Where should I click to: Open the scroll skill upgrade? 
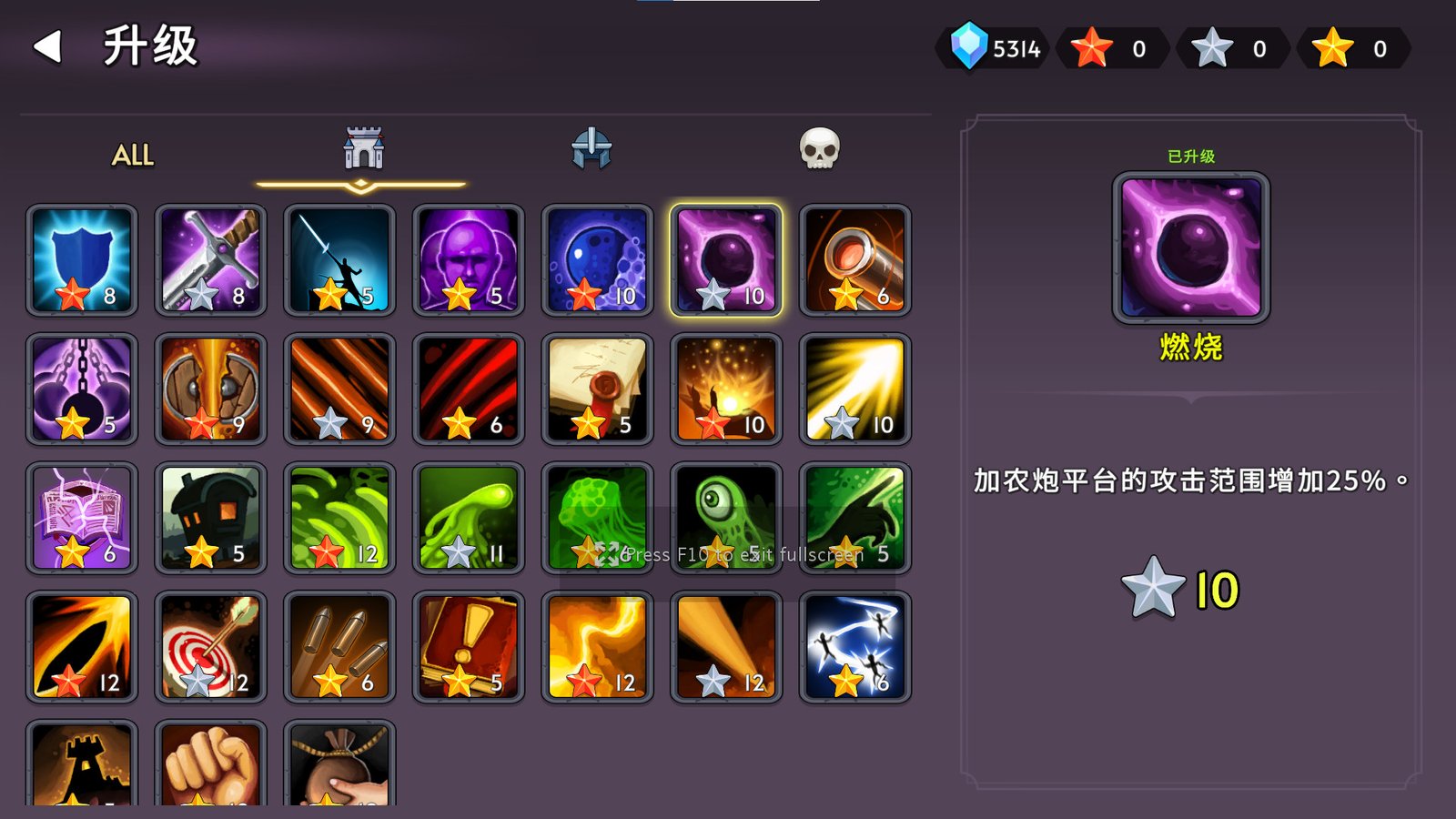coord(597,389)
